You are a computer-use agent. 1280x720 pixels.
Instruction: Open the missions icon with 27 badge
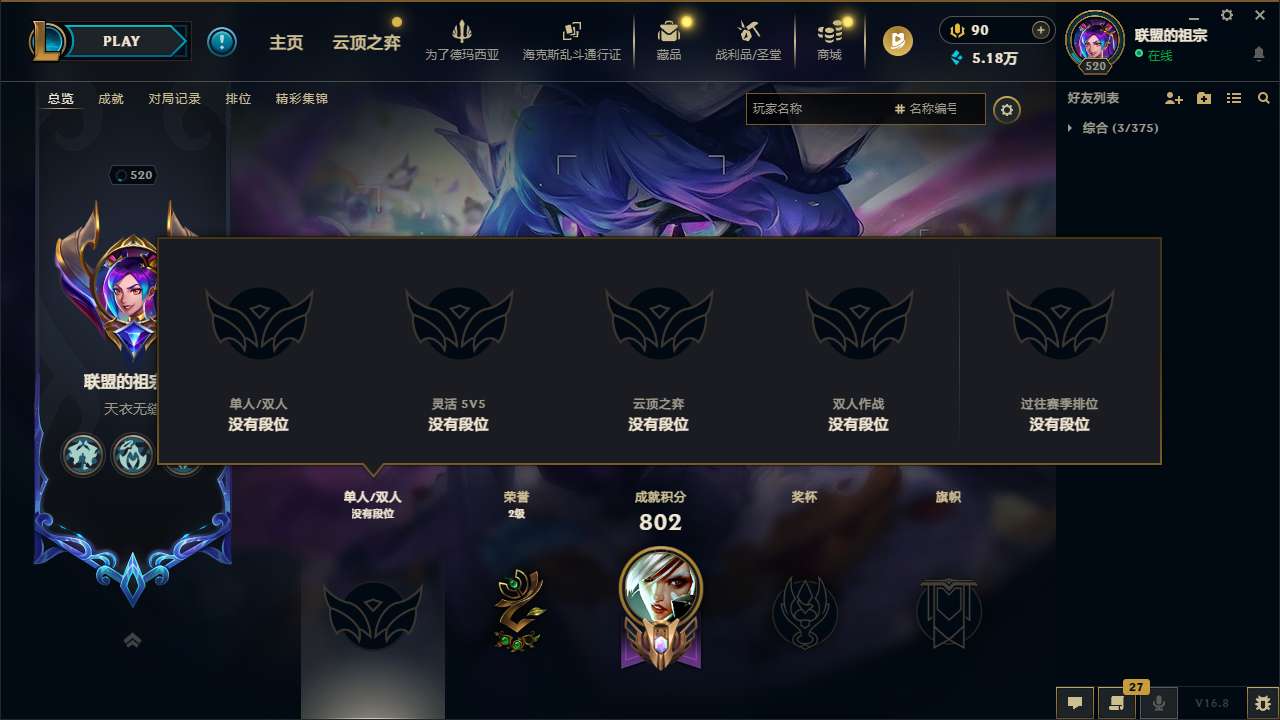pos(1117,703)
